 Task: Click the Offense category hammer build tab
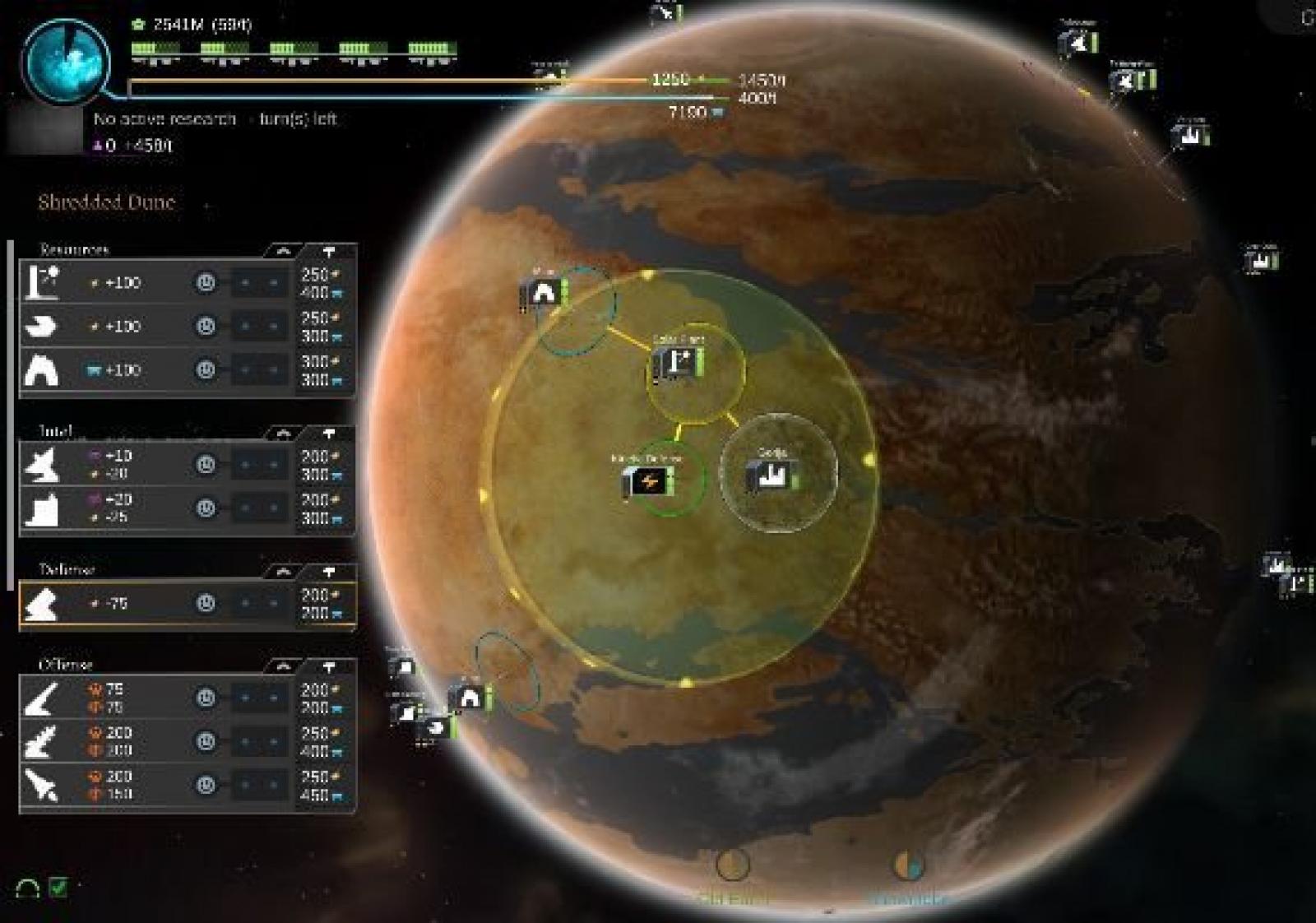(329, 666)
